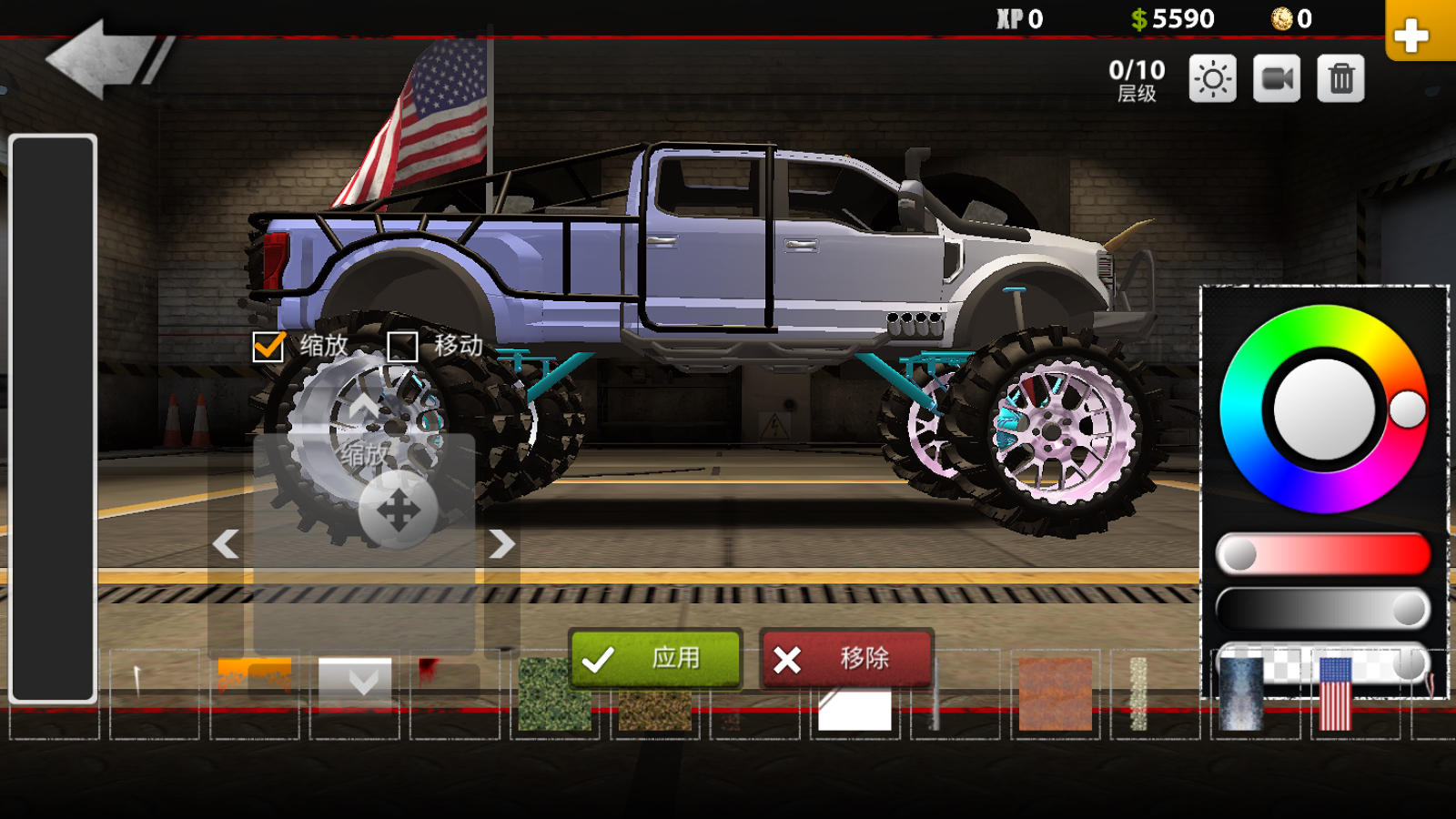Tick the 移动 (move) checkbox
Viewport: 1456px width, 819px height.
(x=402, y=347)
